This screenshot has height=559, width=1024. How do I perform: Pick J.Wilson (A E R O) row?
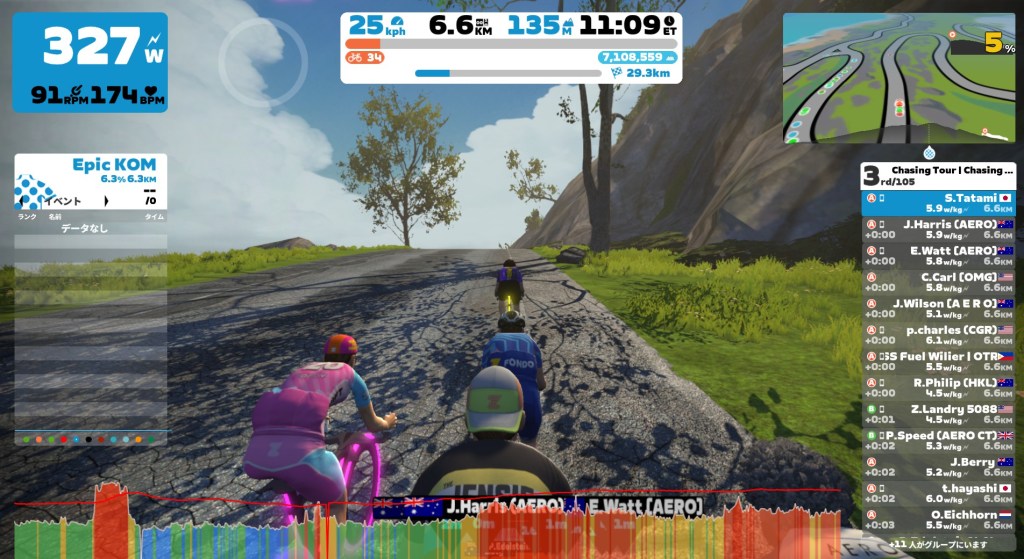(x=938, y=307)
